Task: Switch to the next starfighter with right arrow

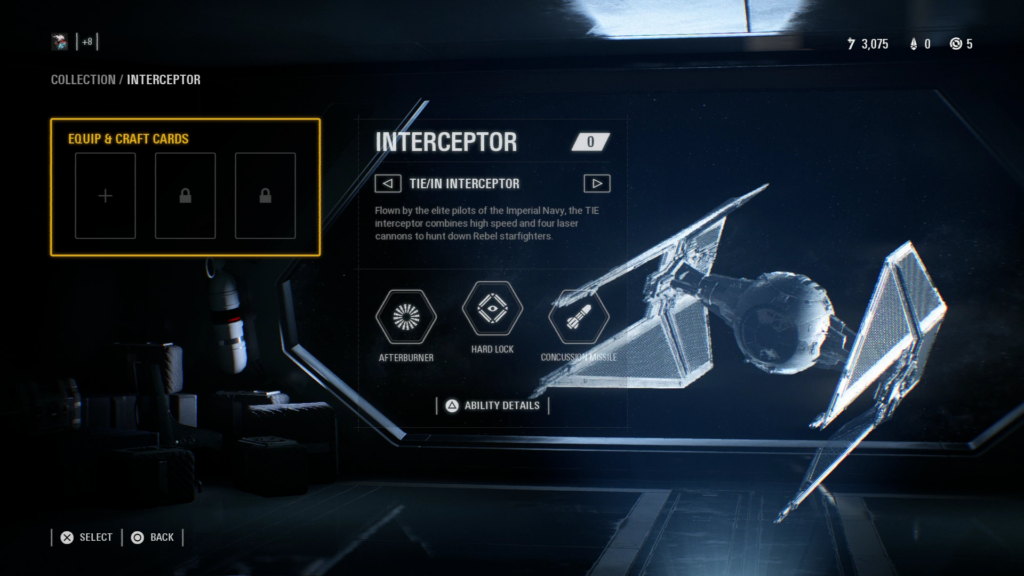Action: [x=597, y=184]
